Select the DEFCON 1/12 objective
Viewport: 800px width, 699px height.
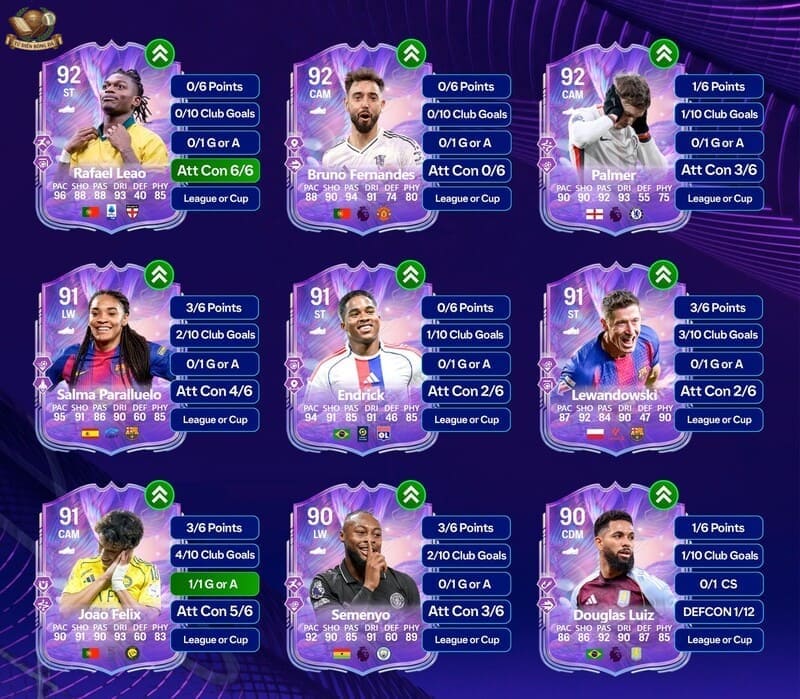718,611
